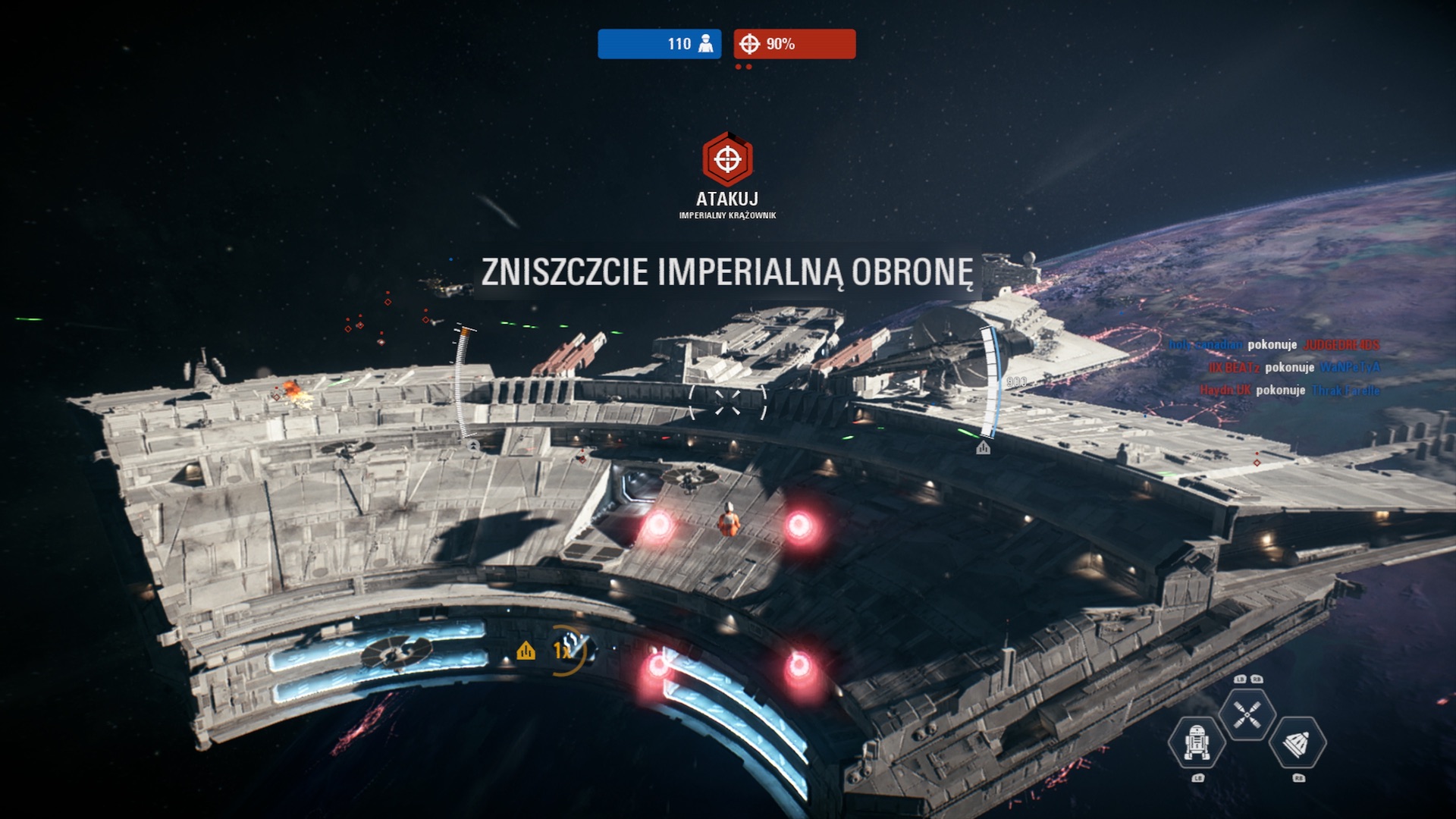Activate the crossed S-foils ability
Image resolution: width=1456 pixels, height=819 pixels.
tap(1247, 714)
